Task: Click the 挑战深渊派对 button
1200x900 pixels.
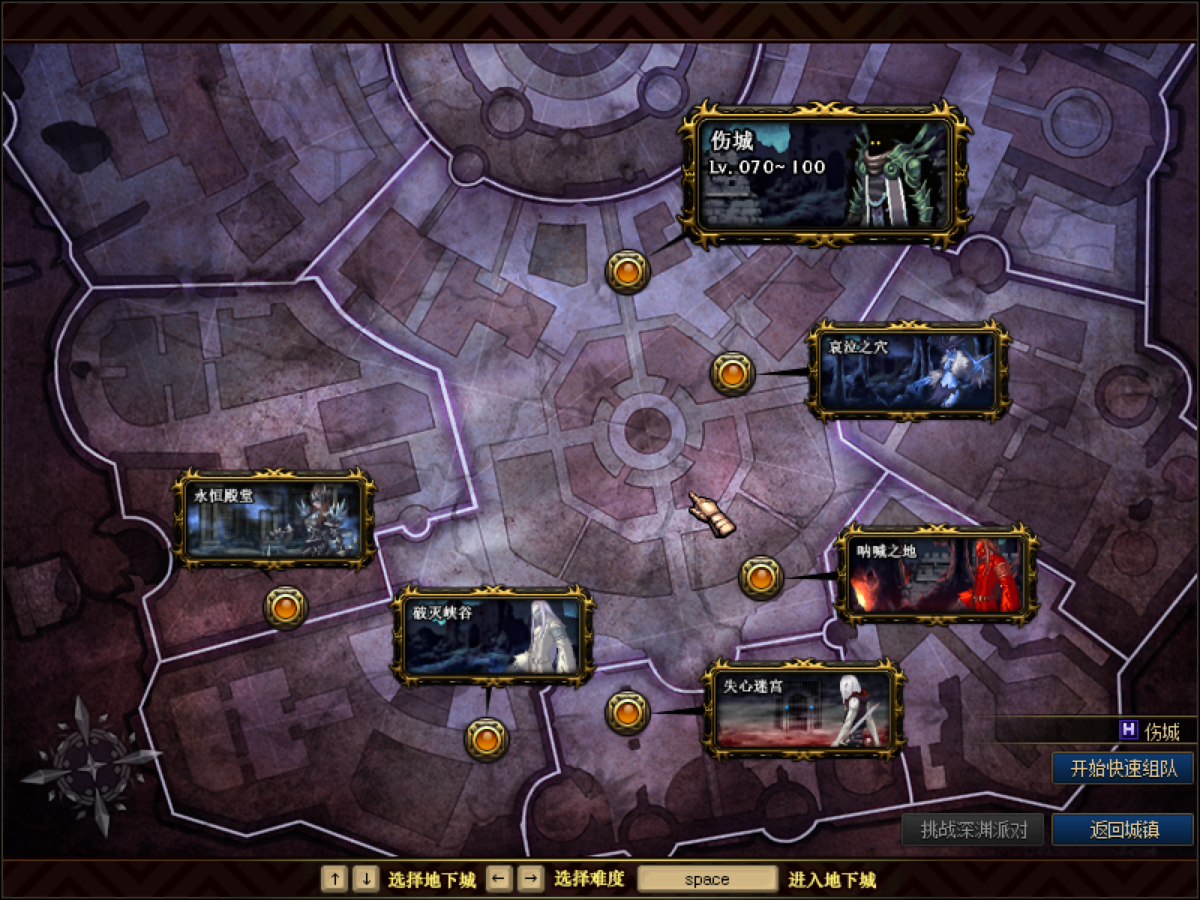Action: point(972,829)
